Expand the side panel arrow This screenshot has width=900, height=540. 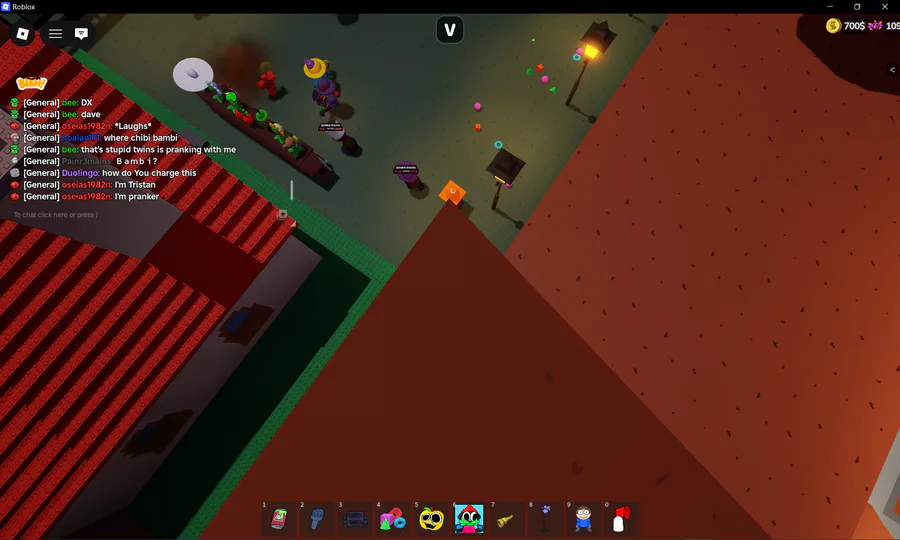[x=892, y=70]
